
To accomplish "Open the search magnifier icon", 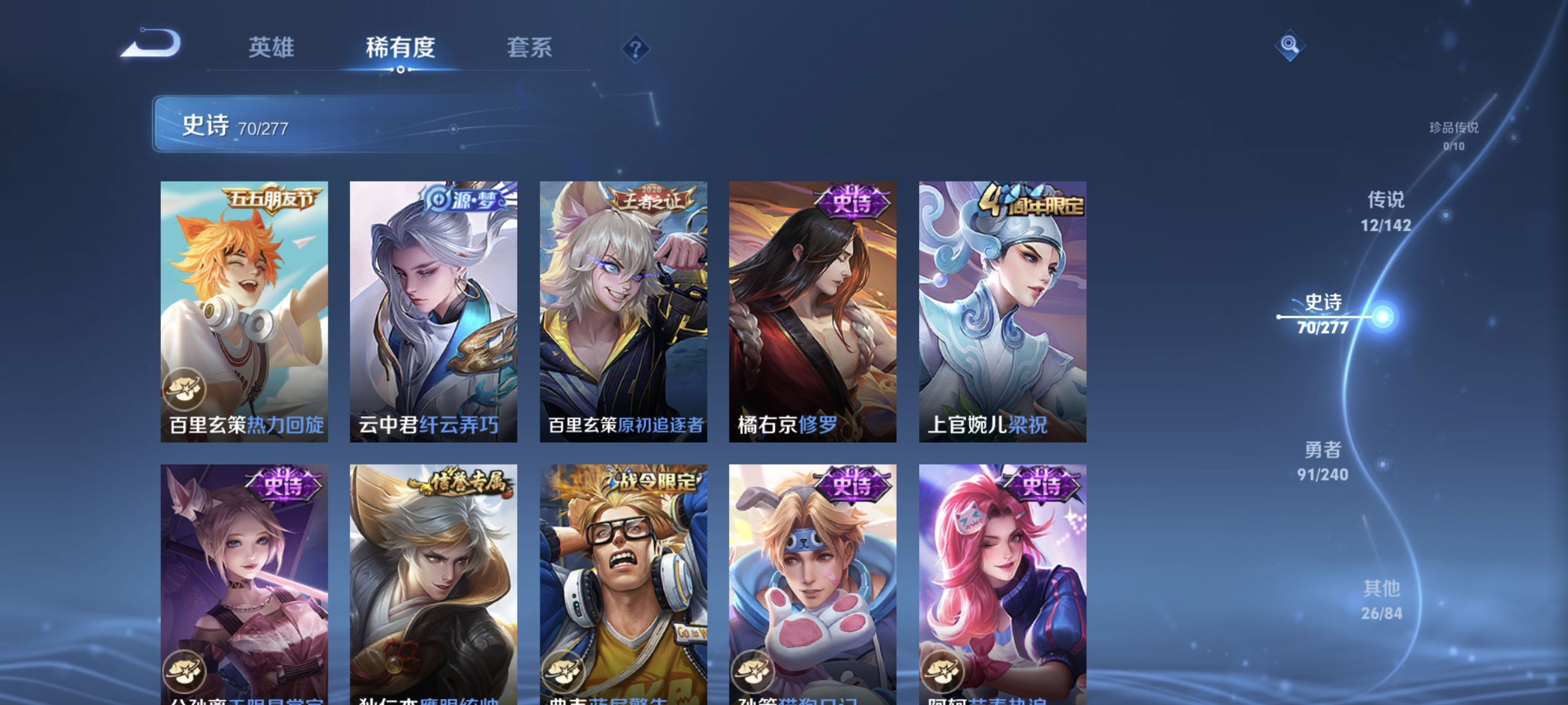I will 1290,45.
